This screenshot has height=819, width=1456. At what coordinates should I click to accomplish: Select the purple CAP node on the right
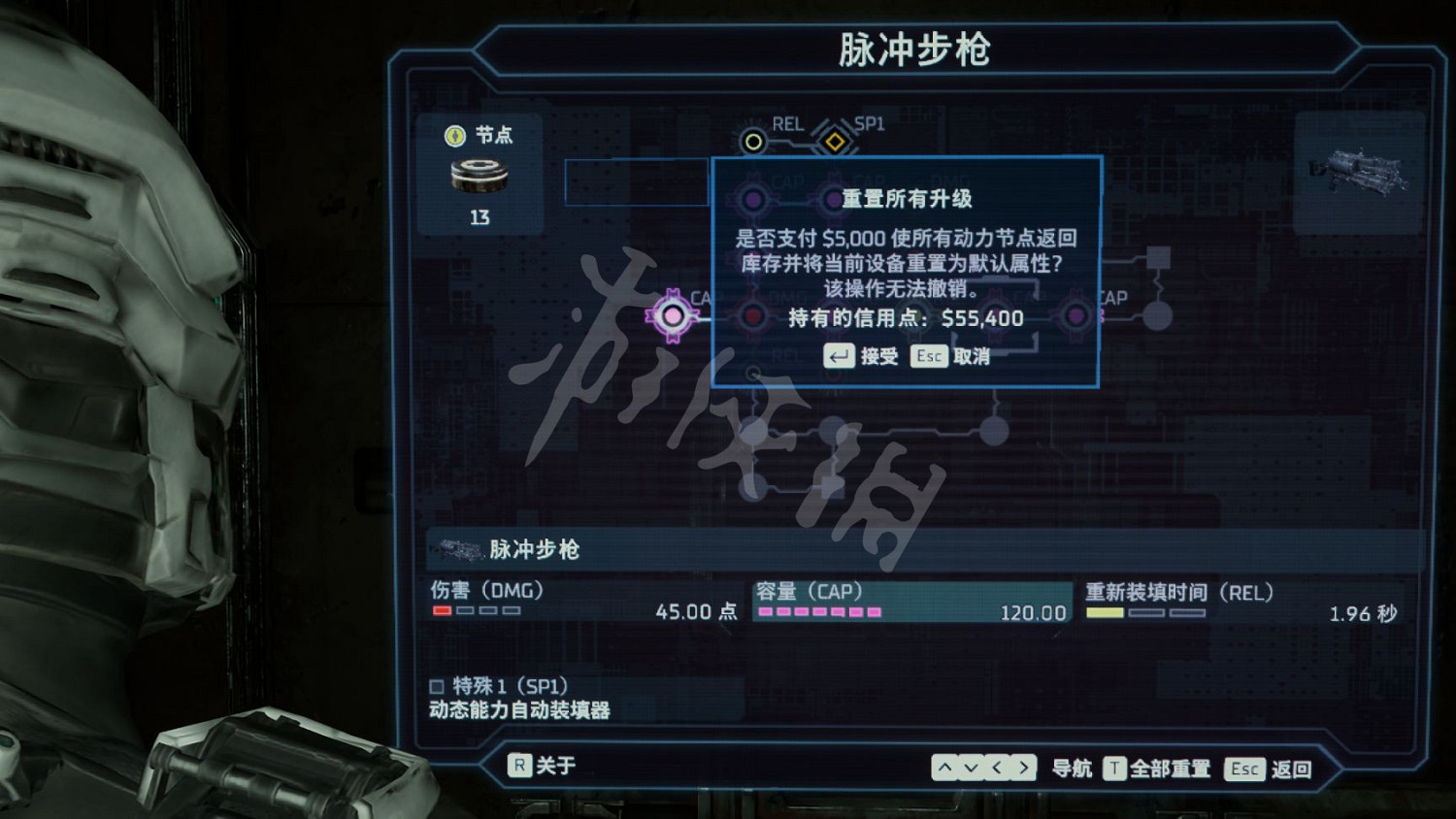click(x=1075, y=315)
